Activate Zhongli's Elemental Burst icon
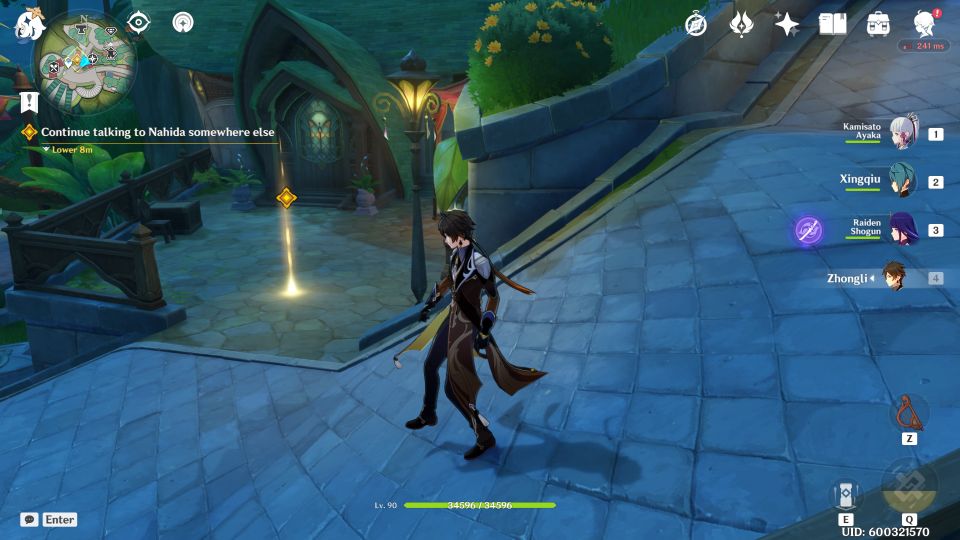The image size is (960, 540). [909, 487]
